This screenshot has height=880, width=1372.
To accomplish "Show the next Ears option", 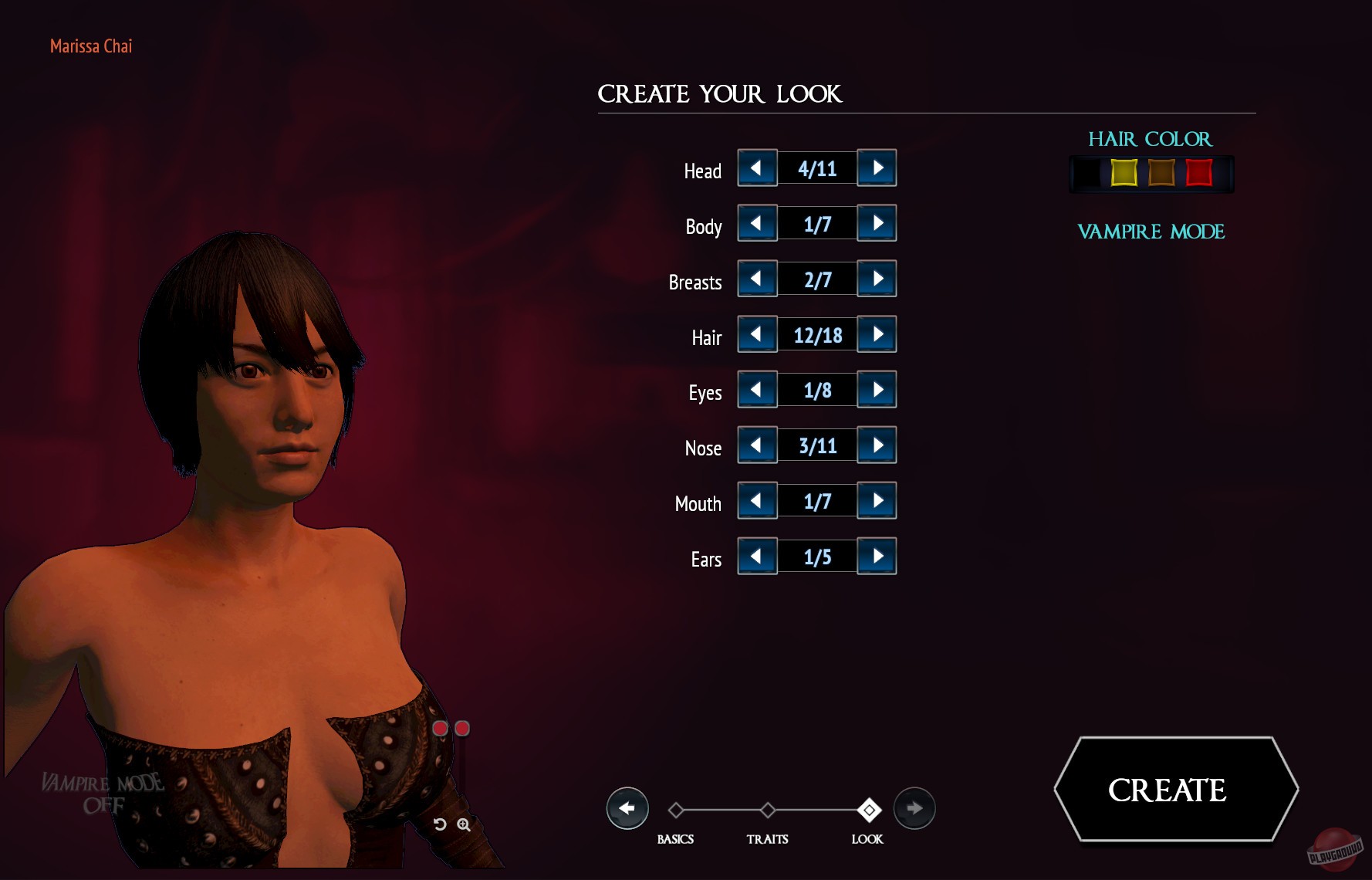I will 877,557.
